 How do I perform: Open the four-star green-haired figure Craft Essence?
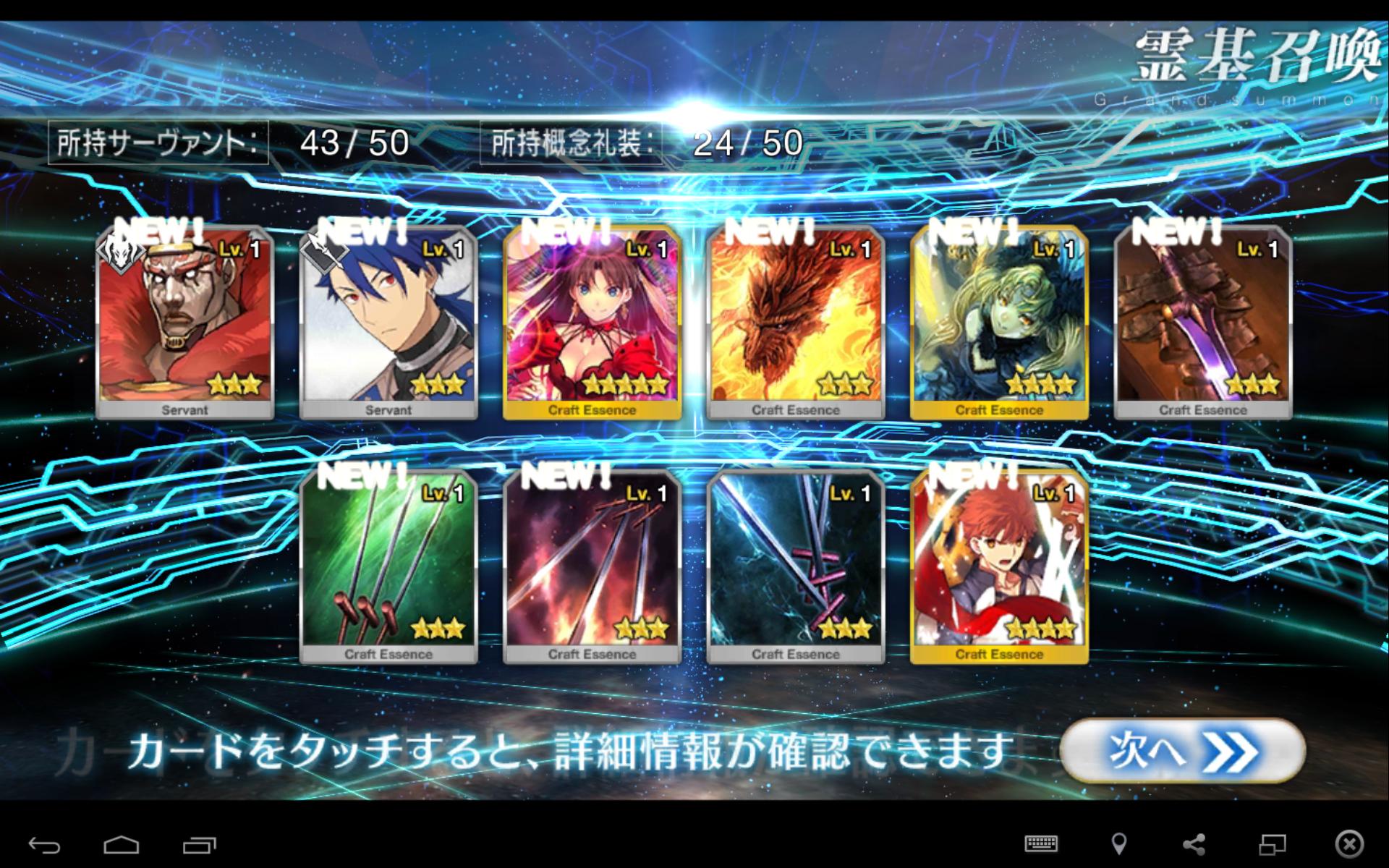pos(999,323)
